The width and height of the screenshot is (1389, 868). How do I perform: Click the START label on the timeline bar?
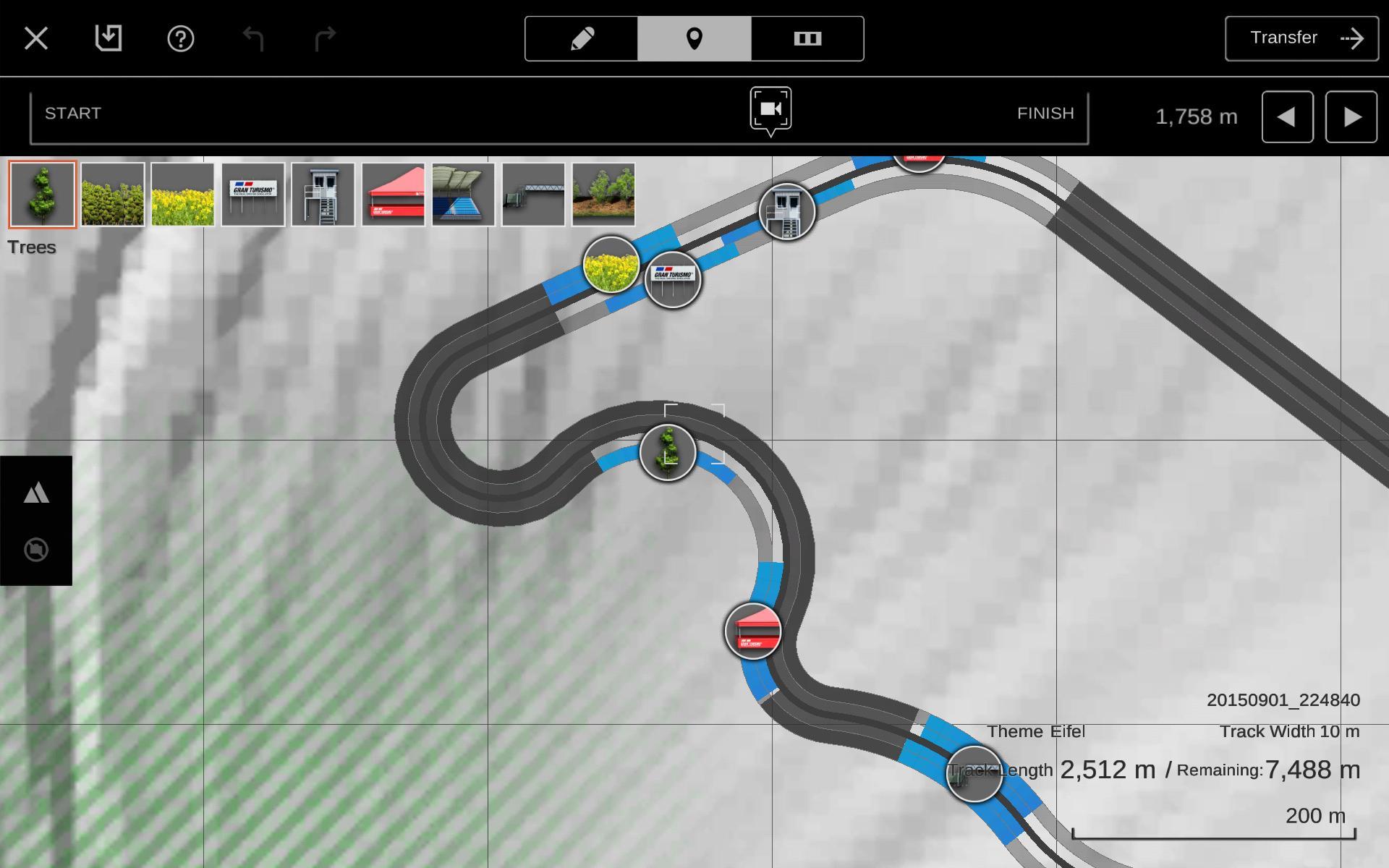coord(72,113)
